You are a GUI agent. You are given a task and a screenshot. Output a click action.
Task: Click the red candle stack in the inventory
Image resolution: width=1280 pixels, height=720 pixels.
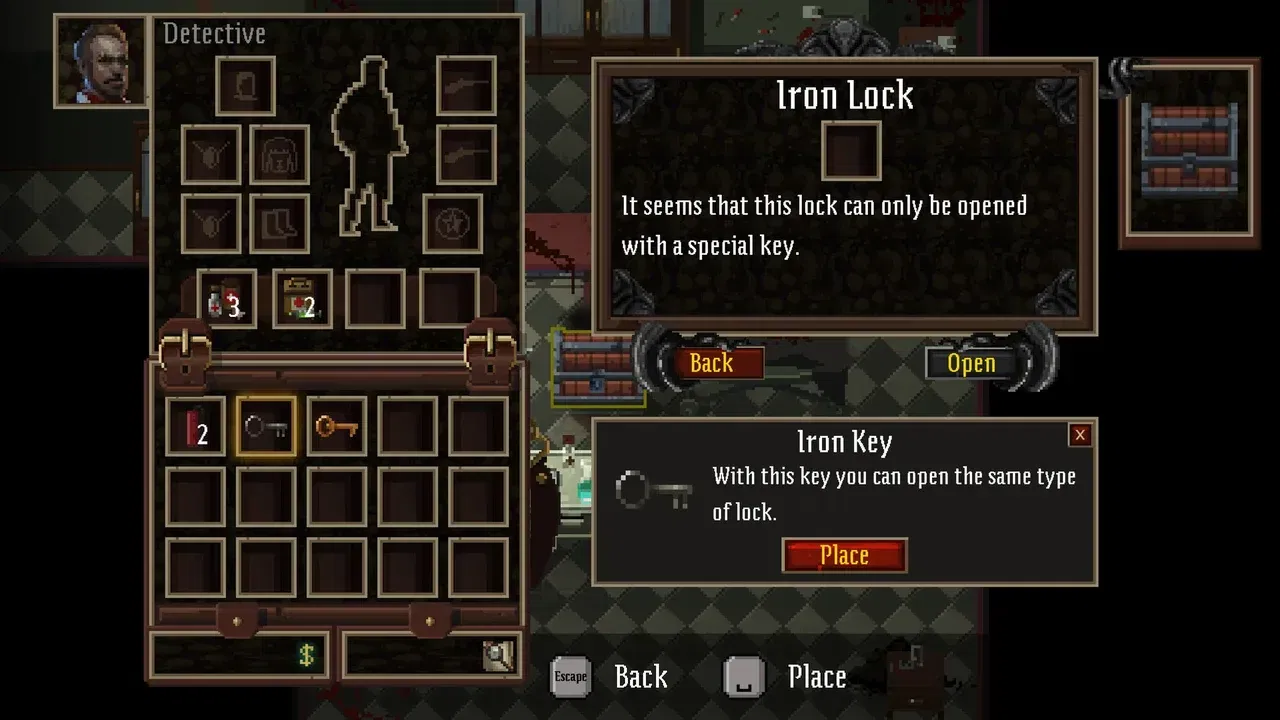(x=194, y=425)
